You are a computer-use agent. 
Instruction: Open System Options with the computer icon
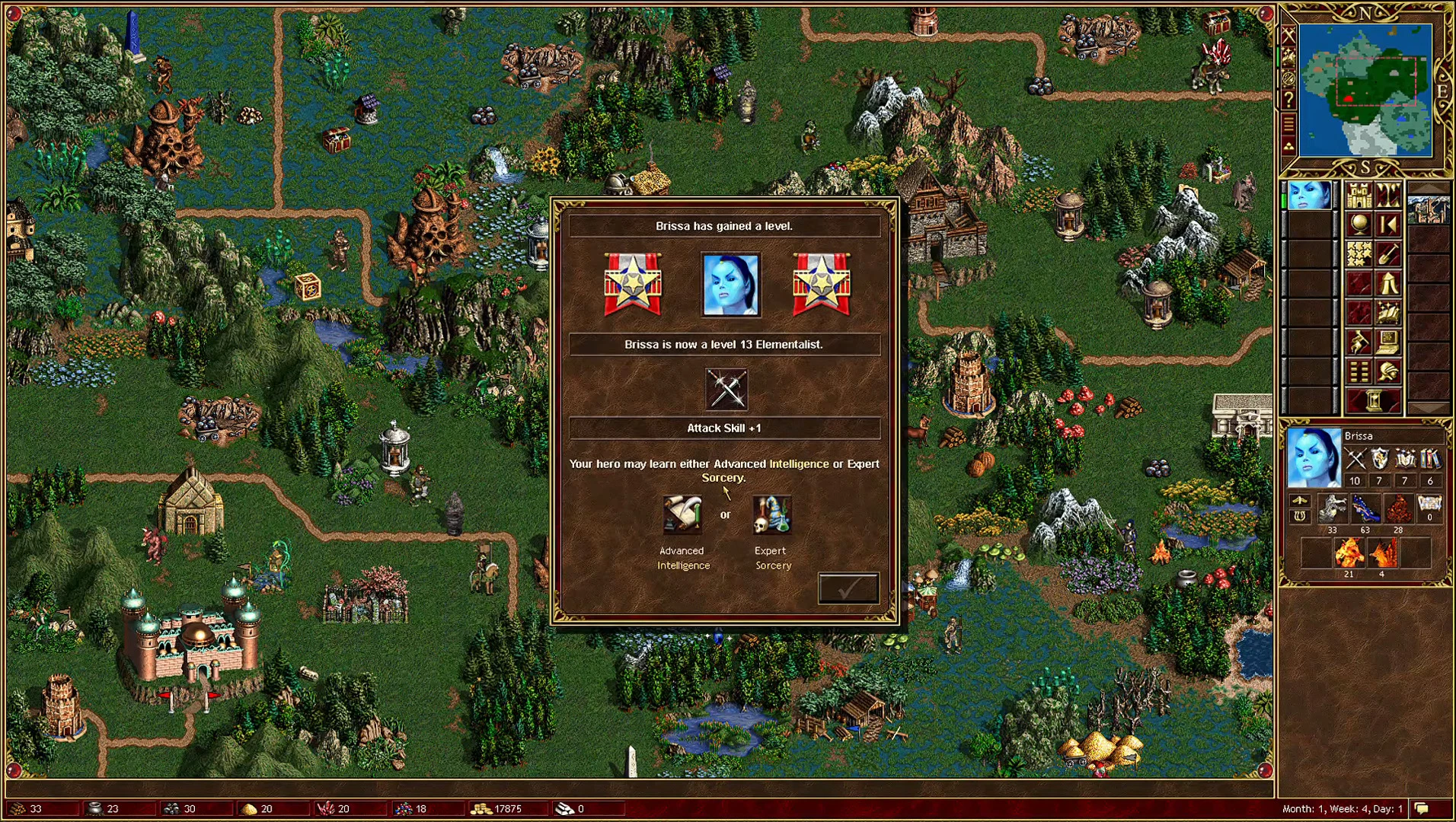point(1387,342)
